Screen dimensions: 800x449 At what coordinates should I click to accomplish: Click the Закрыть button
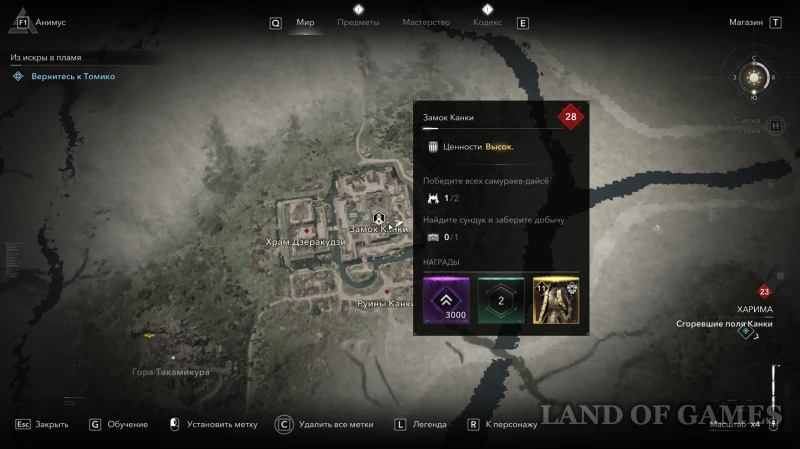coord(51,424)
